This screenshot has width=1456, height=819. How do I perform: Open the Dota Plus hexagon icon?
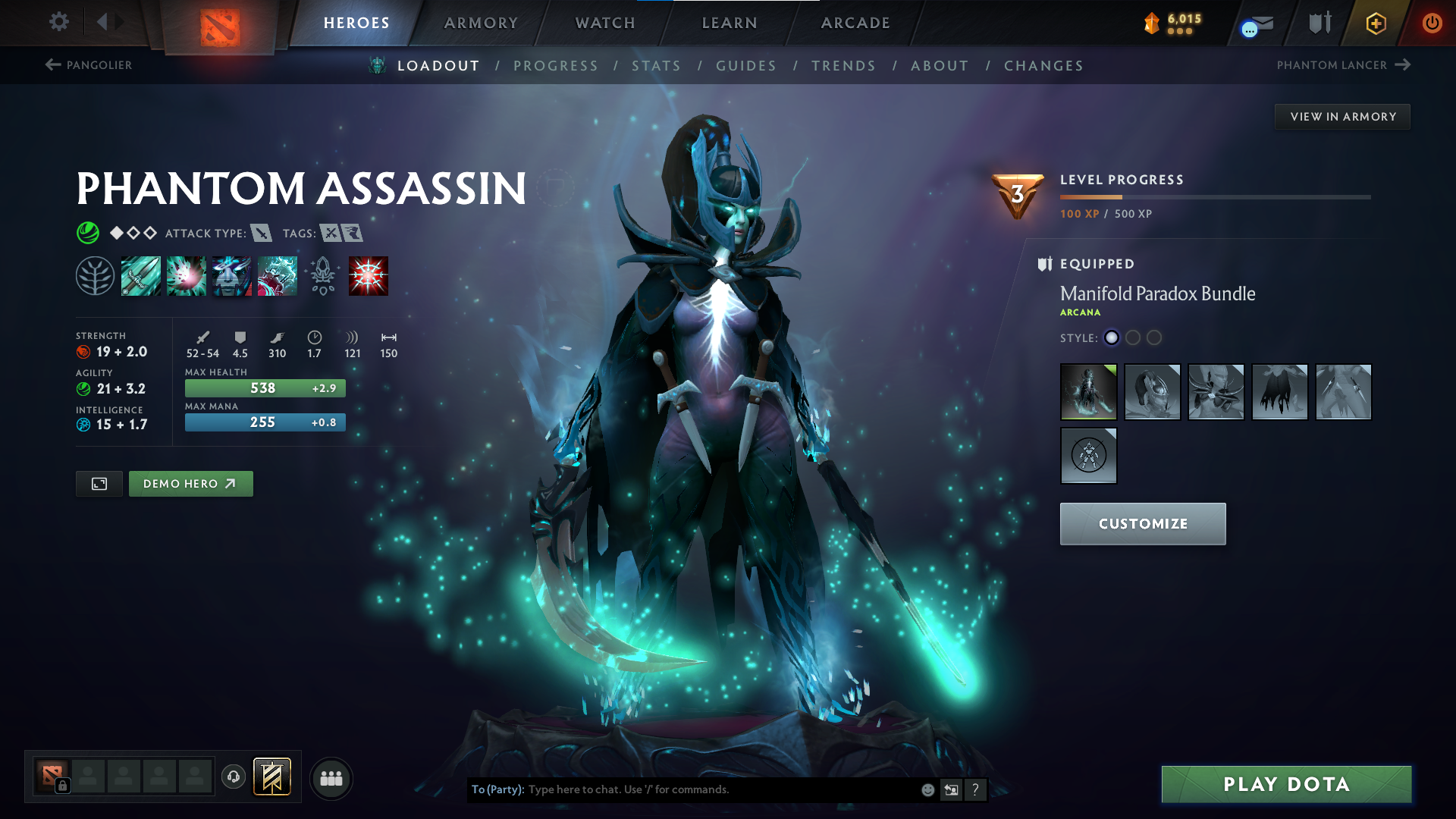[x=1375, y=23]
